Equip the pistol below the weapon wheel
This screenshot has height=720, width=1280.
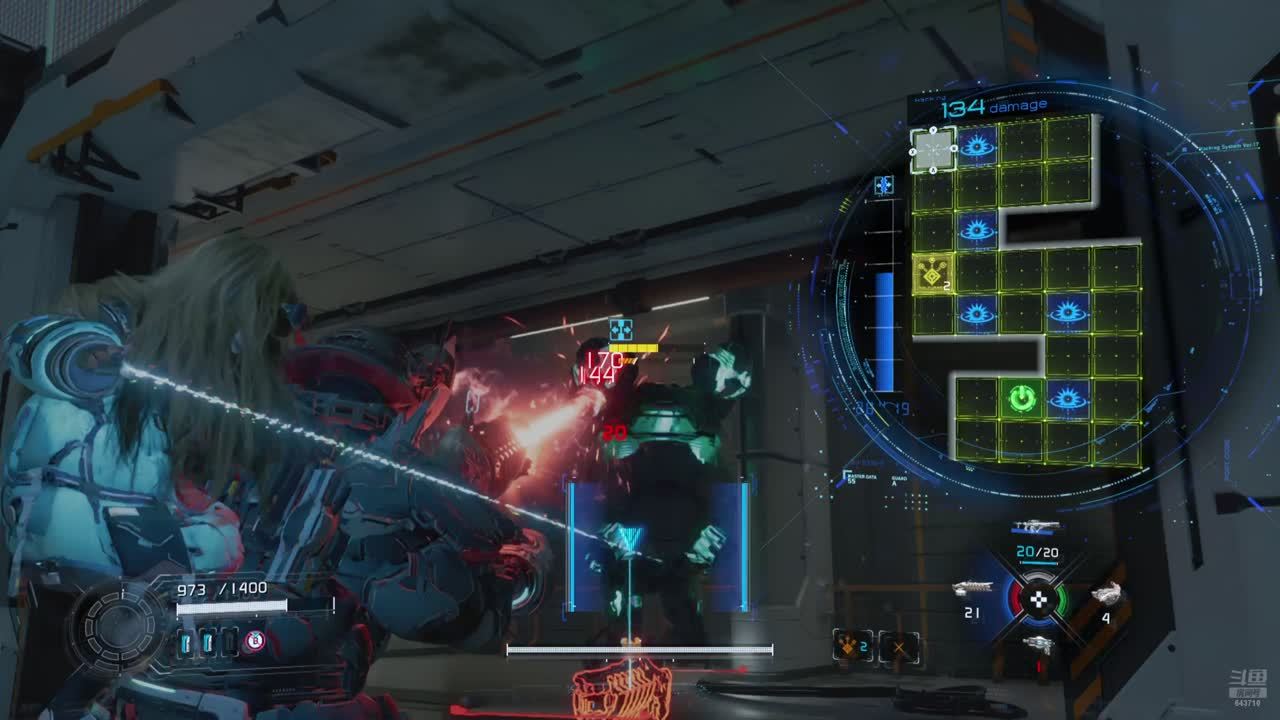(1038, 644)
